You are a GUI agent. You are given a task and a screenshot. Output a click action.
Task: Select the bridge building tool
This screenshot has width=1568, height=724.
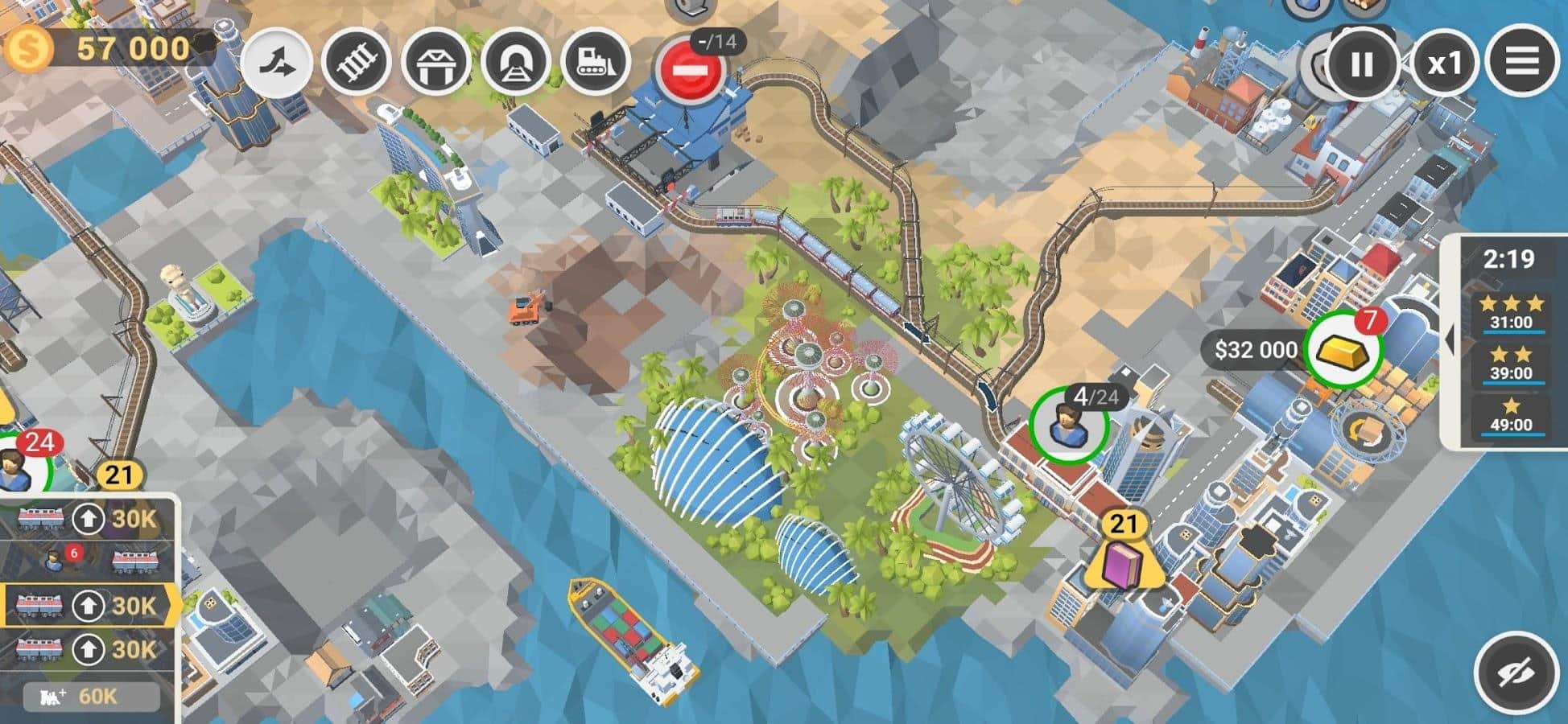point(435,63)
